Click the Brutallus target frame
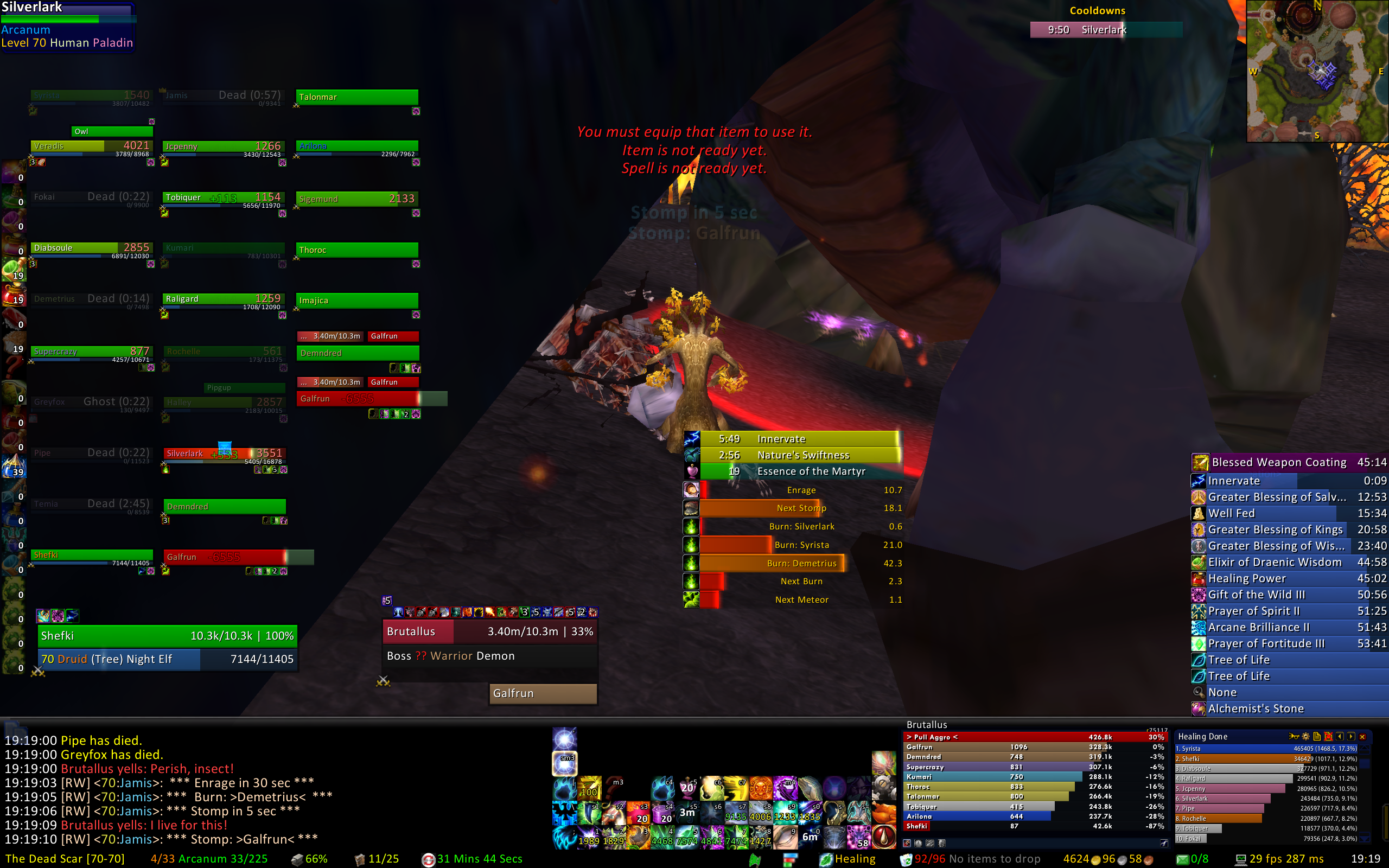Image resolution: width=1389 pixels, height=868 pixels. click(489, 631)
